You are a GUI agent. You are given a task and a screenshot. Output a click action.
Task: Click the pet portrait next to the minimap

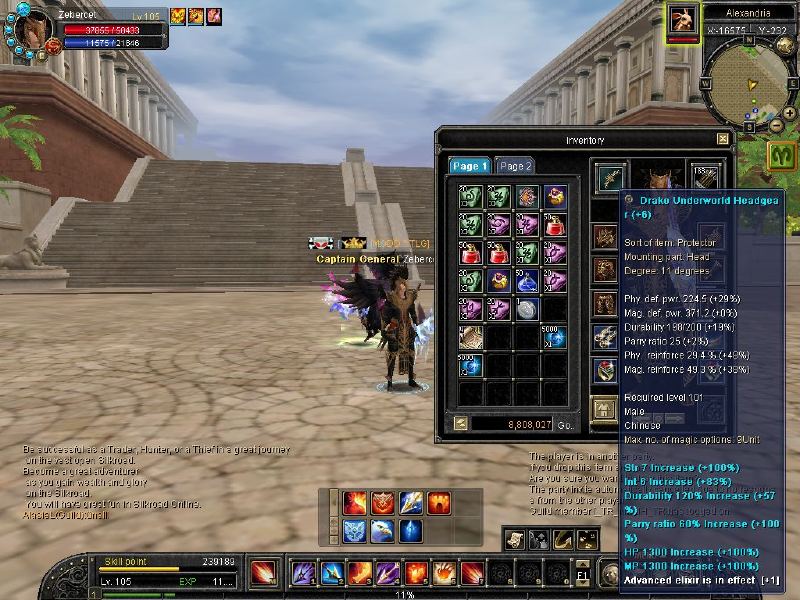pyautogui.click(x=683, y=19)
